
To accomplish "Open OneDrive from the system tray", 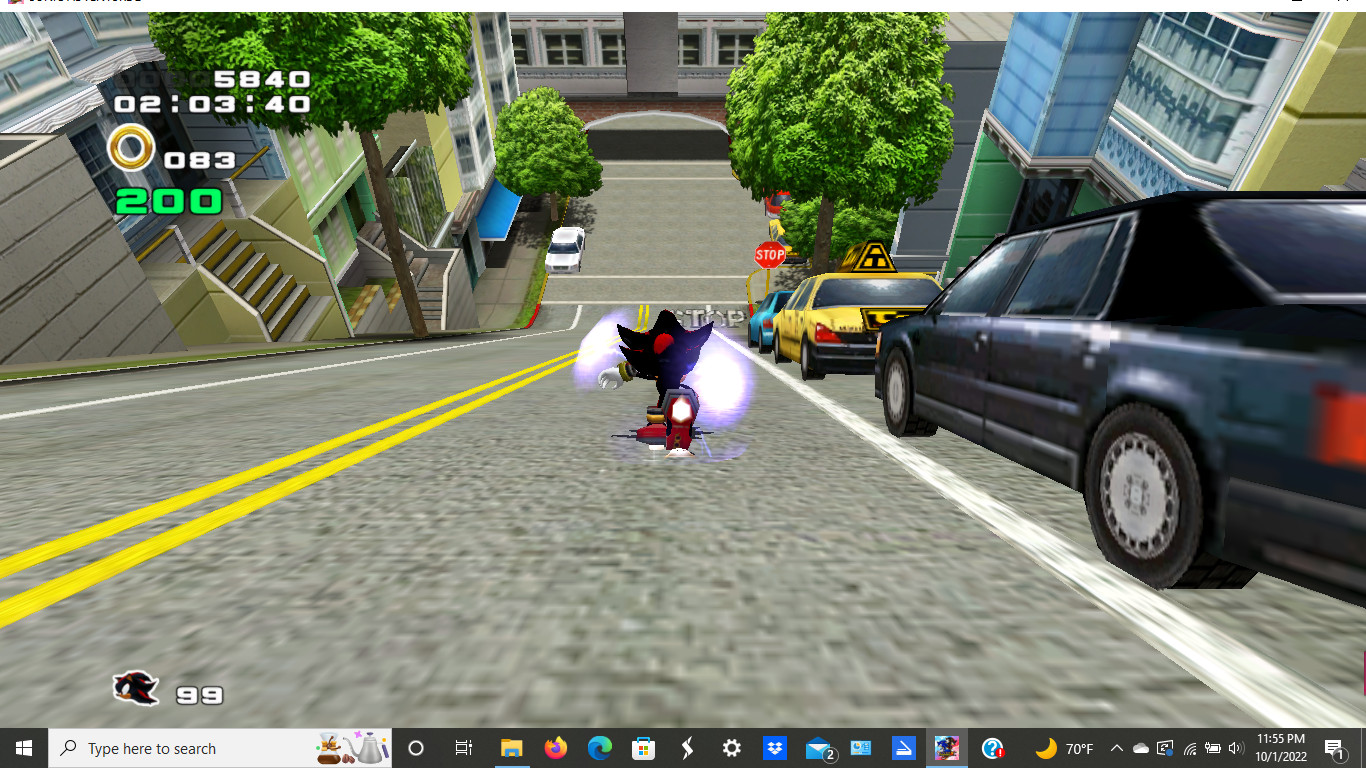I will (1141, 748).
